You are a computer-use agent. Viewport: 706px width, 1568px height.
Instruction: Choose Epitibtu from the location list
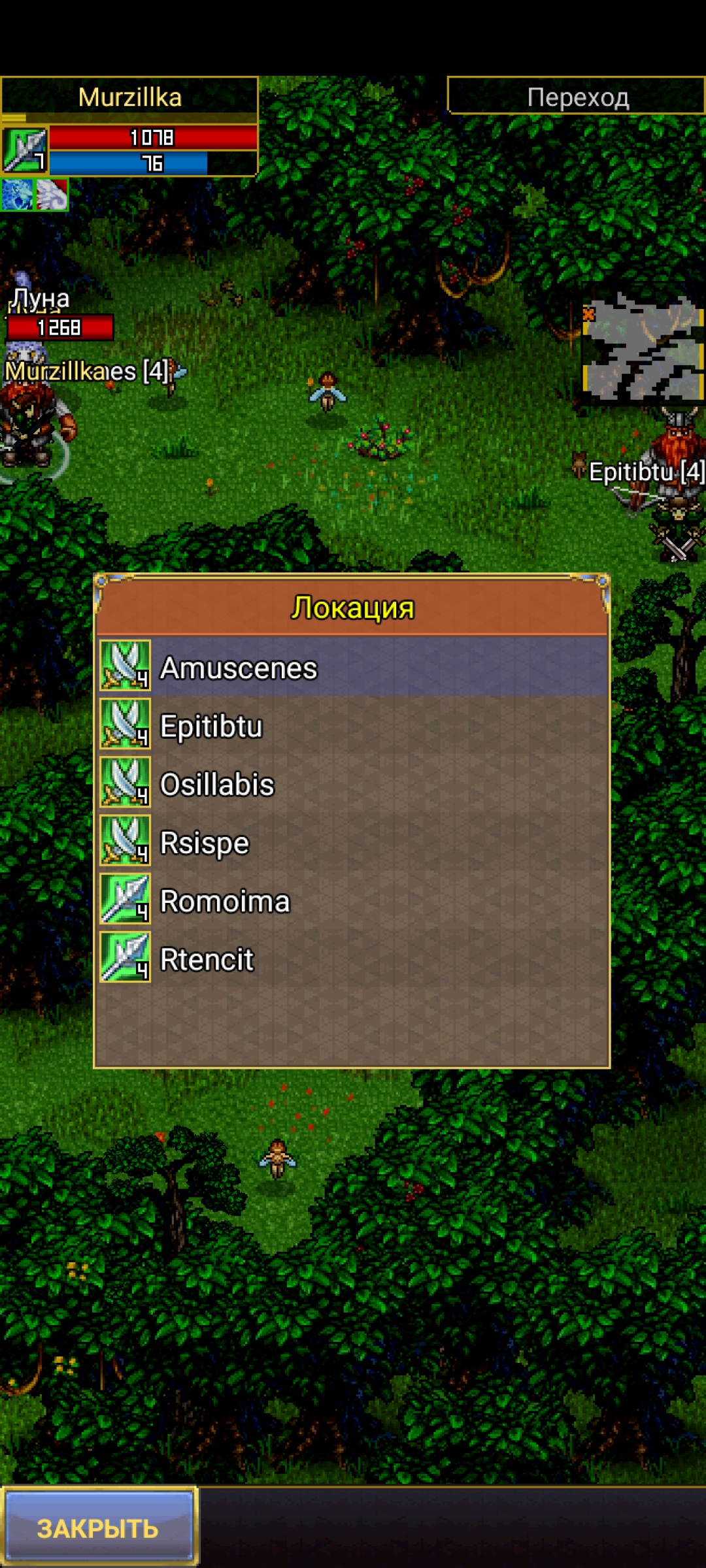(352, 726)
